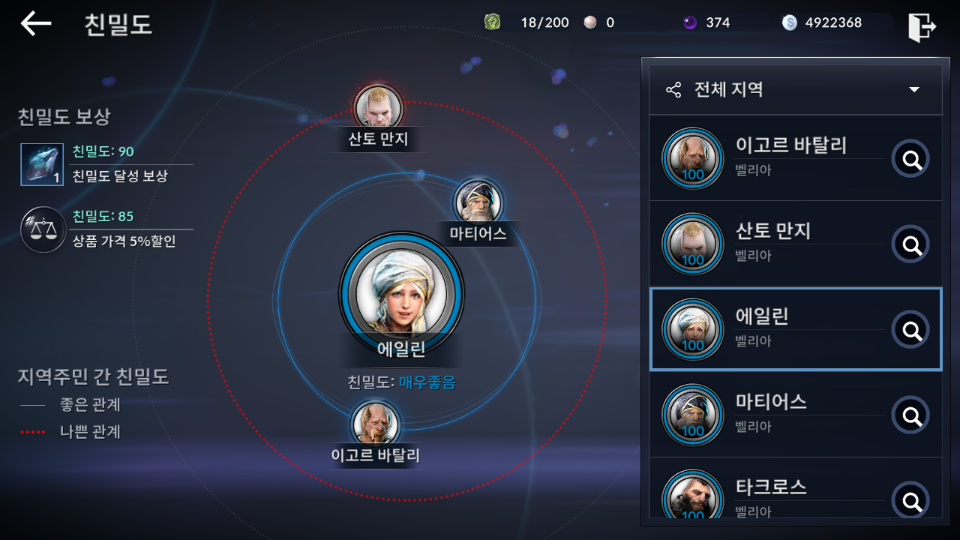Select 타크로스 in the NPC list
This screenshot has height=540, width=960.
pyautogui.click(x=775, y=496)
